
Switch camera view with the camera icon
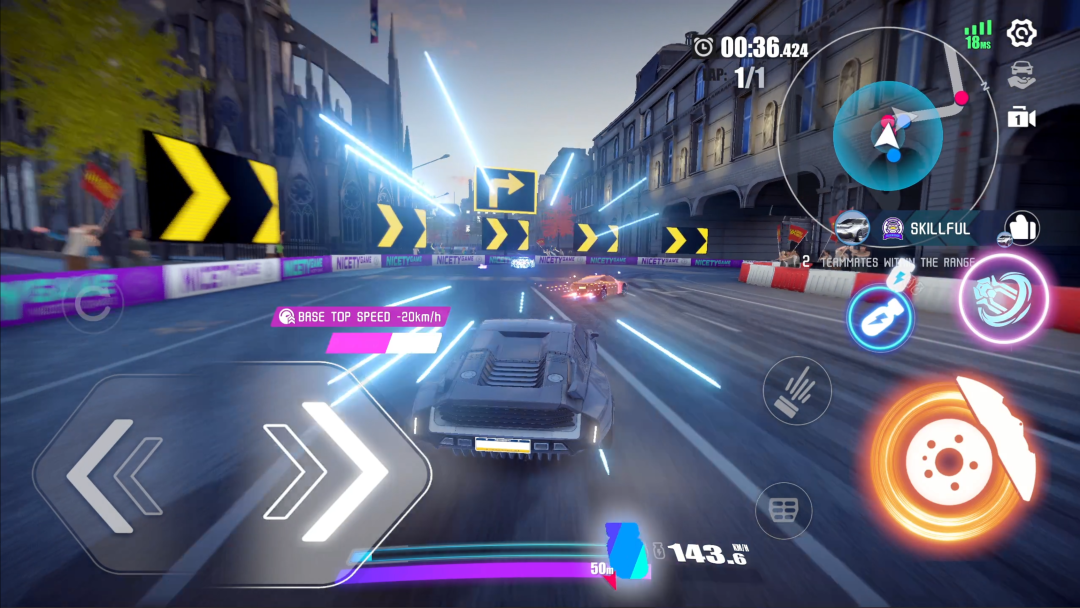tap(1020, 117)
